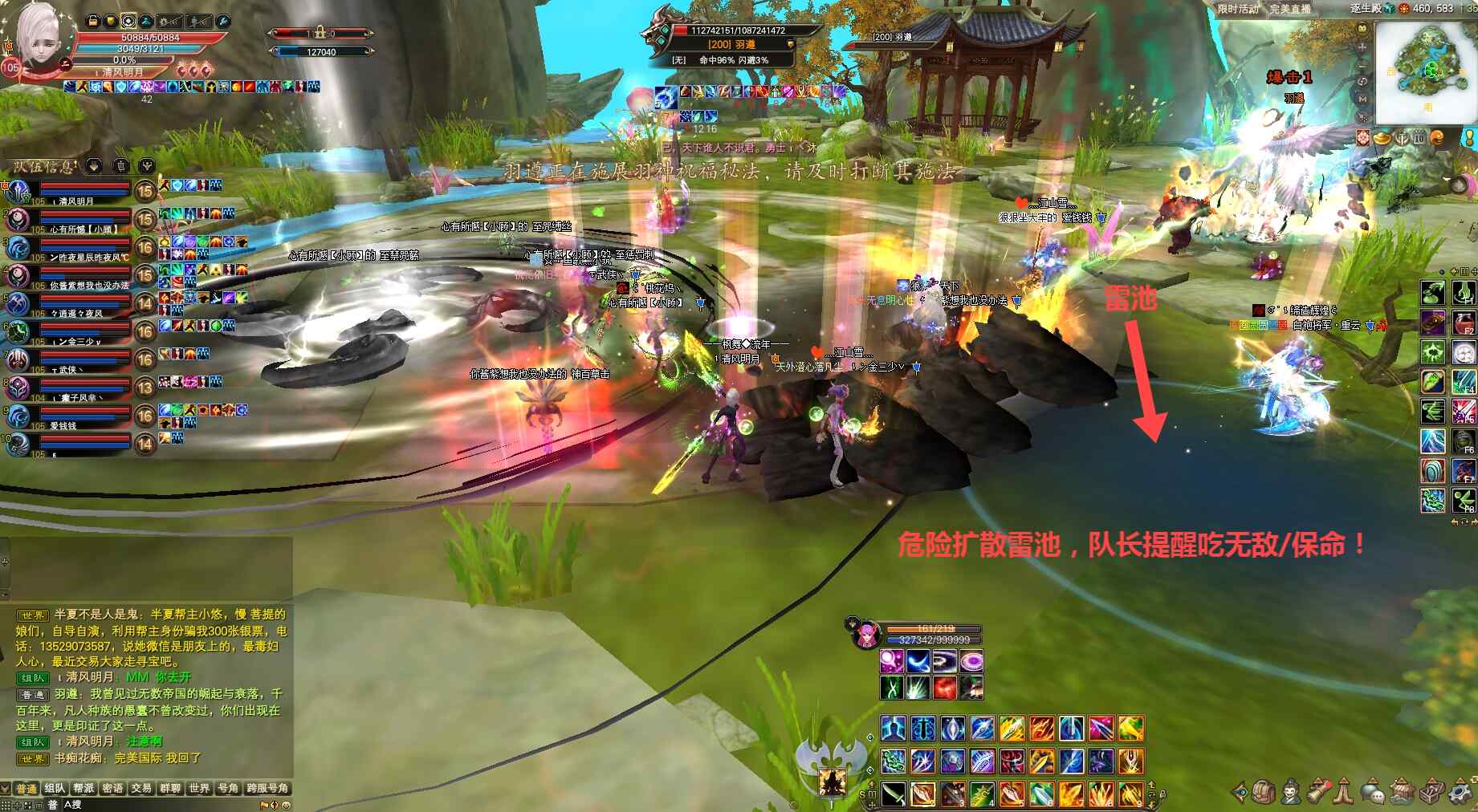Switch to the 组队 chat tab

pos(55,788)
